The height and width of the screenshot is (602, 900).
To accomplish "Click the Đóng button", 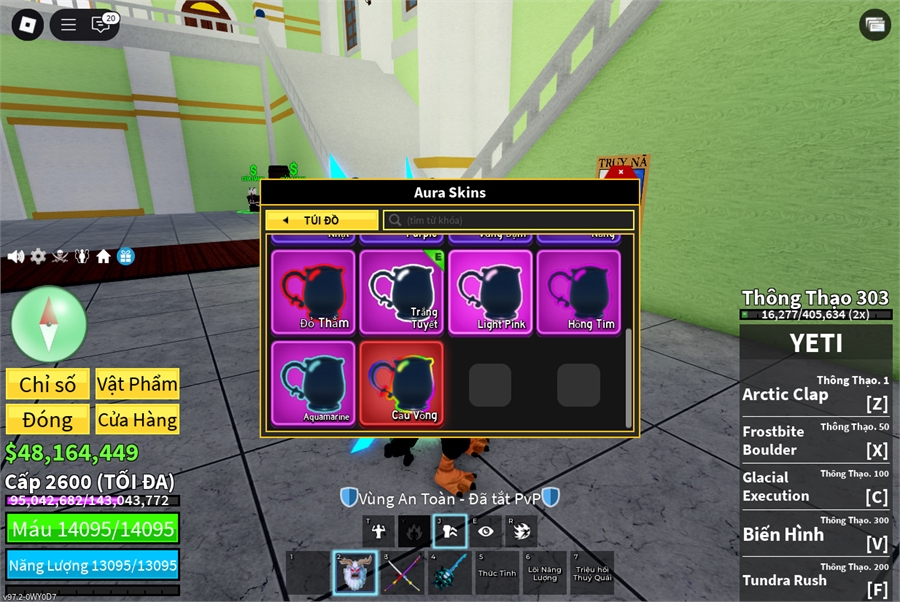I will (x=47, y=420).
